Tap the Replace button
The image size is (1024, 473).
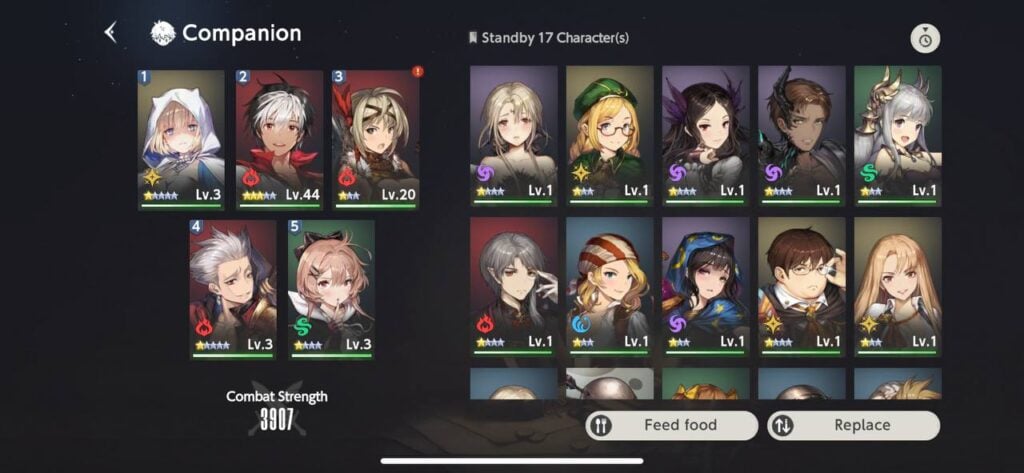point(853,425)
